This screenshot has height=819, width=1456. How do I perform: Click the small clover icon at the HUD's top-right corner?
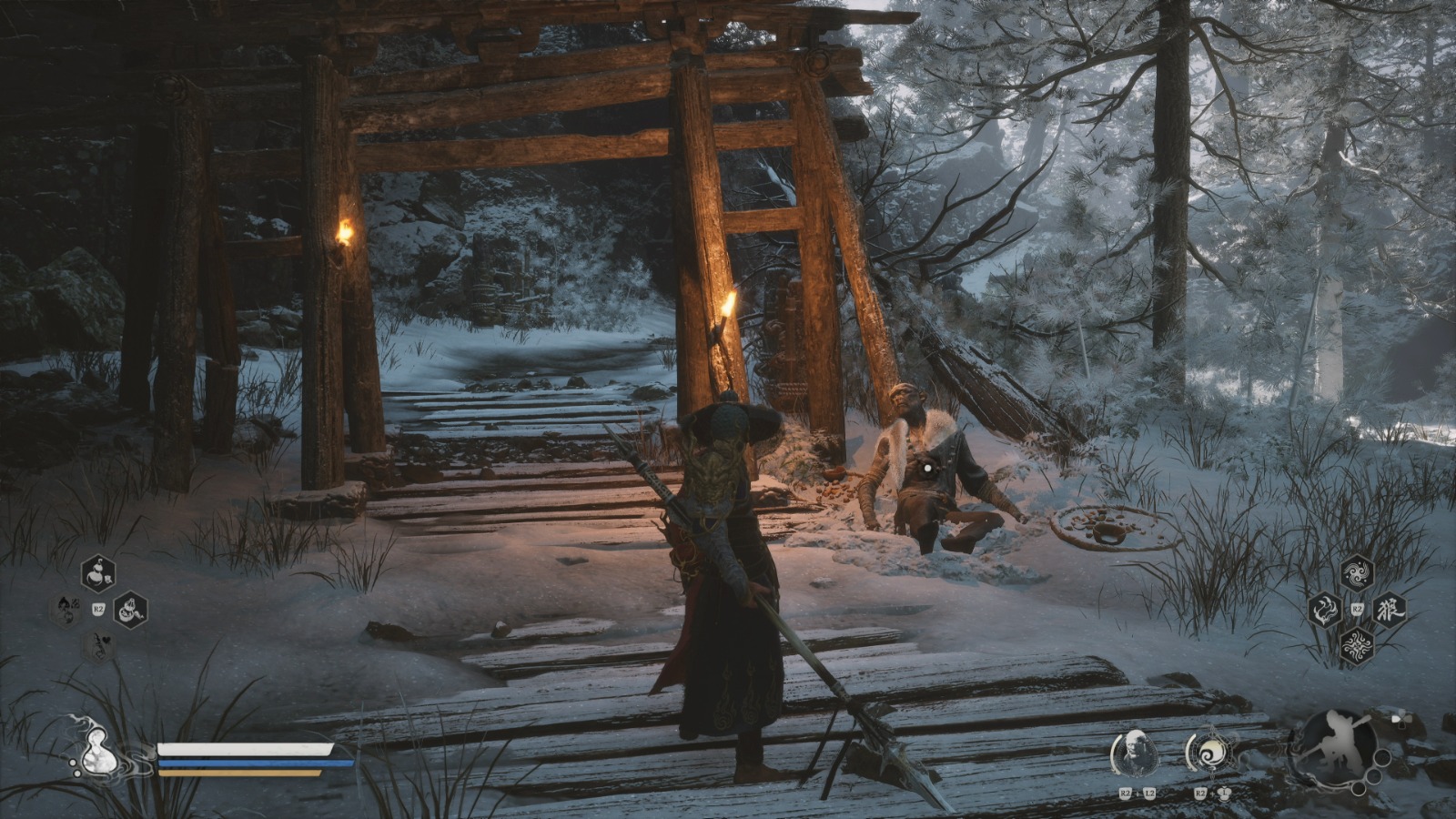(x=1401, y=719)
